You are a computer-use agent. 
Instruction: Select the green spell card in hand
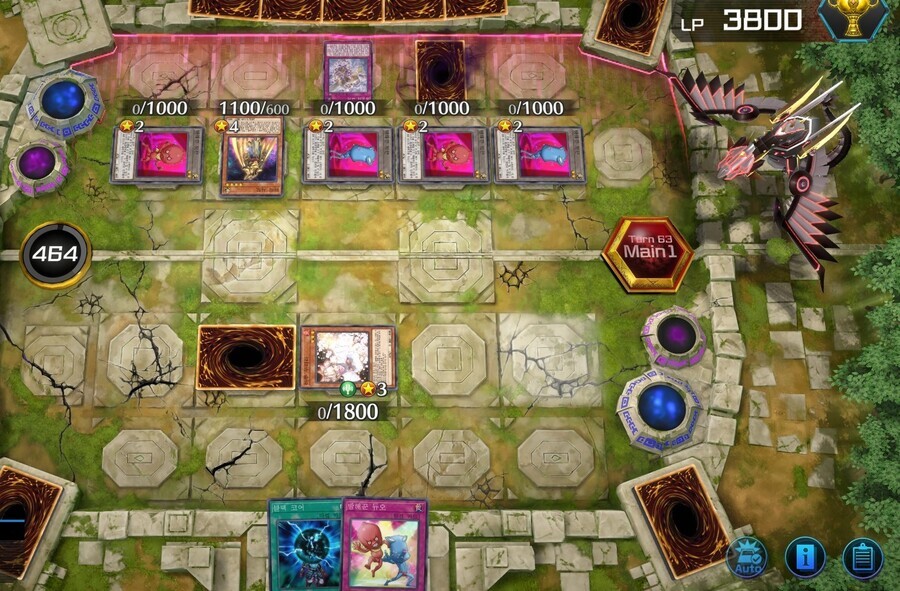[x=304, y=545]
